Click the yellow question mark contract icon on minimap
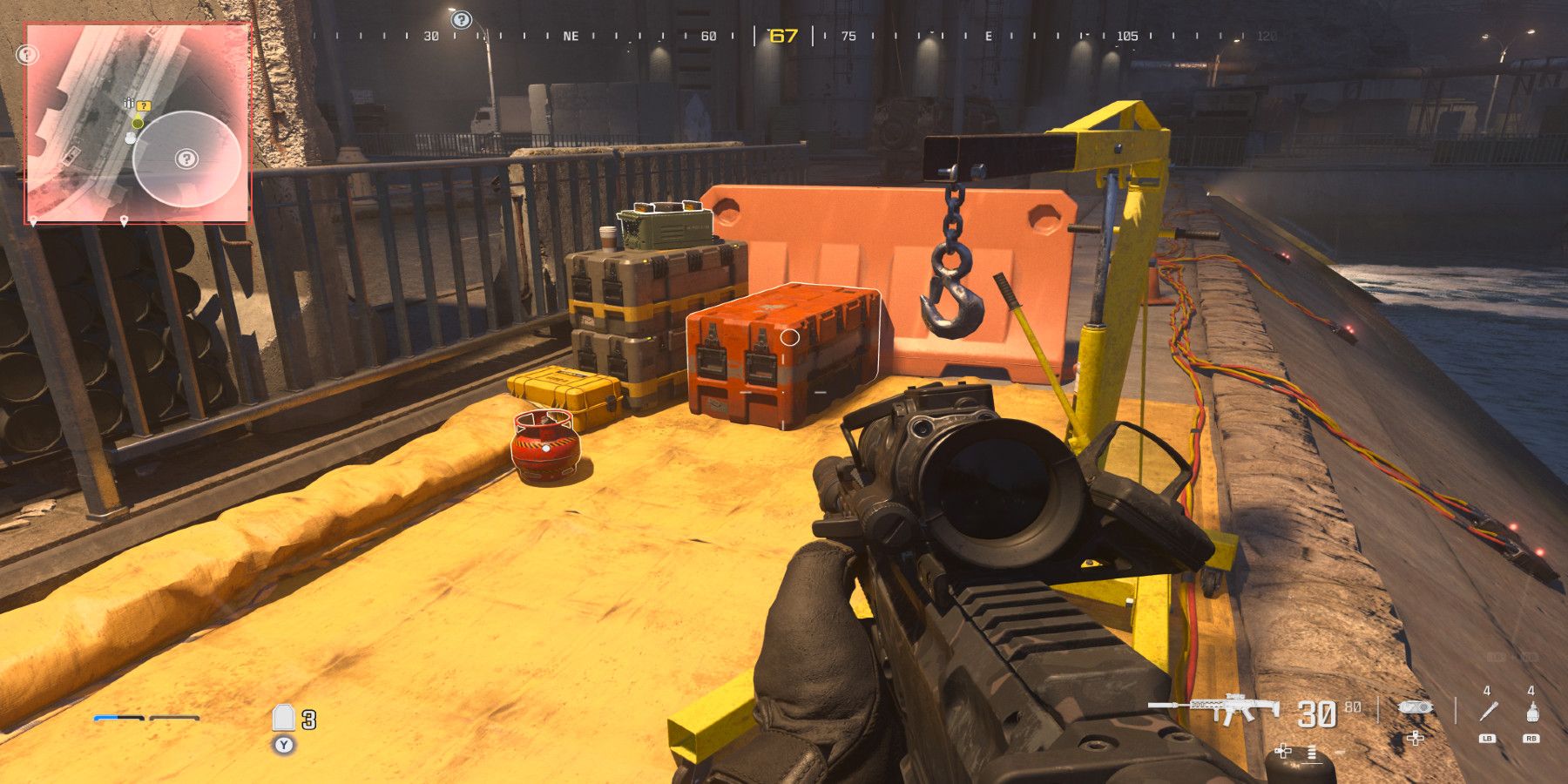The image size is (1568, 784). [x=144, y=105]
